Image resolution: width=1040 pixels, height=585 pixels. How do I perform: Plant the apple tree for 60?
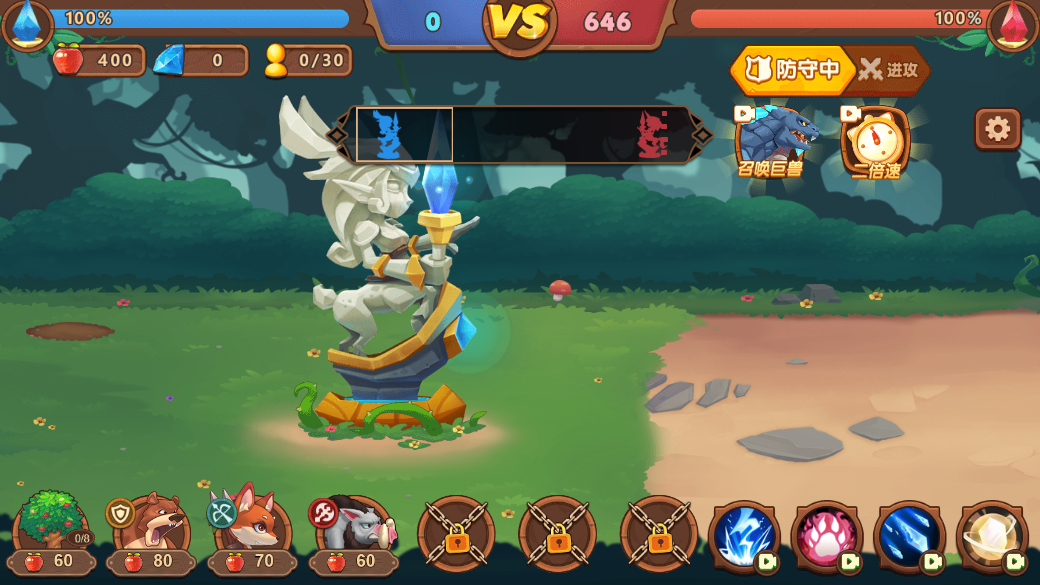(52, 530)
